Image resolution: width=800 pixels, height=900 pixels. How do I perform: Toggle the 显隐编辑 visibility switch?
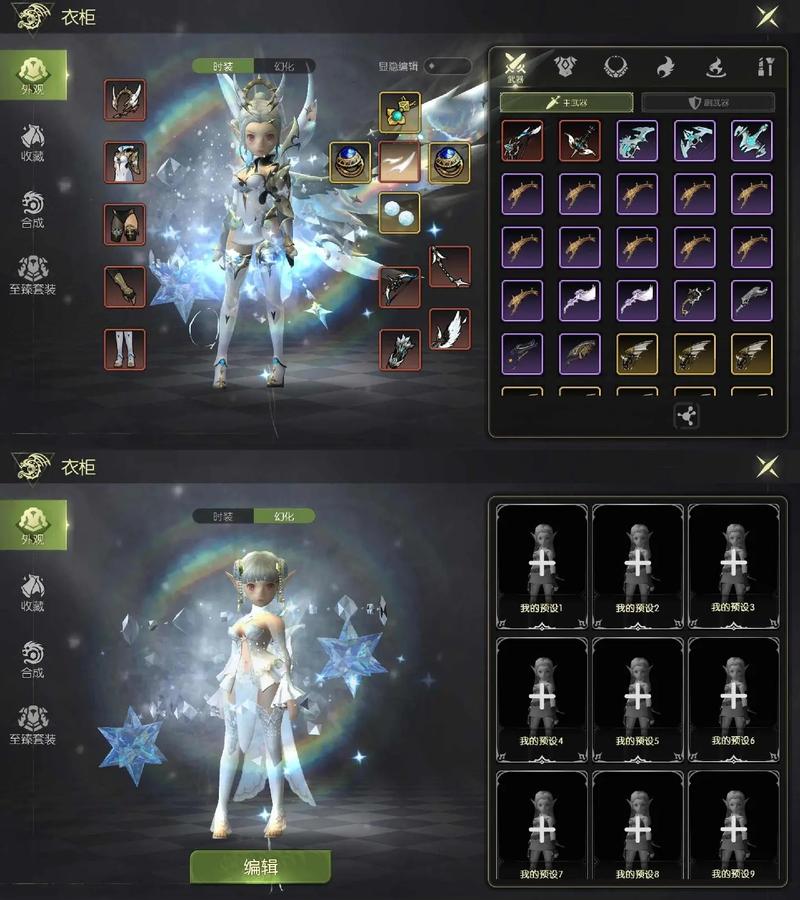446,66
